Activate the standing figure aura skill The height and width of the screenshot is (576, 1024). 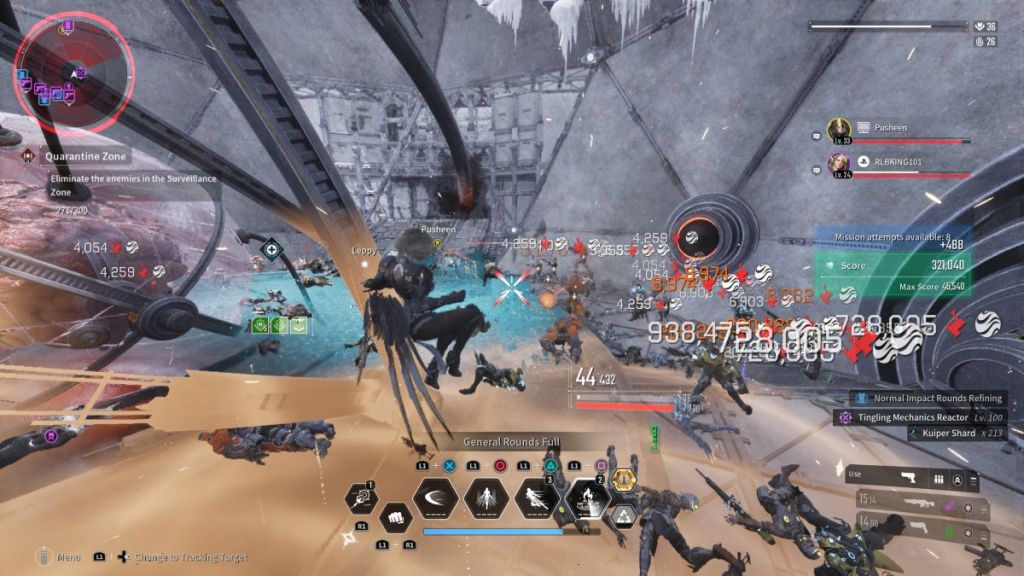coord(486,498)
